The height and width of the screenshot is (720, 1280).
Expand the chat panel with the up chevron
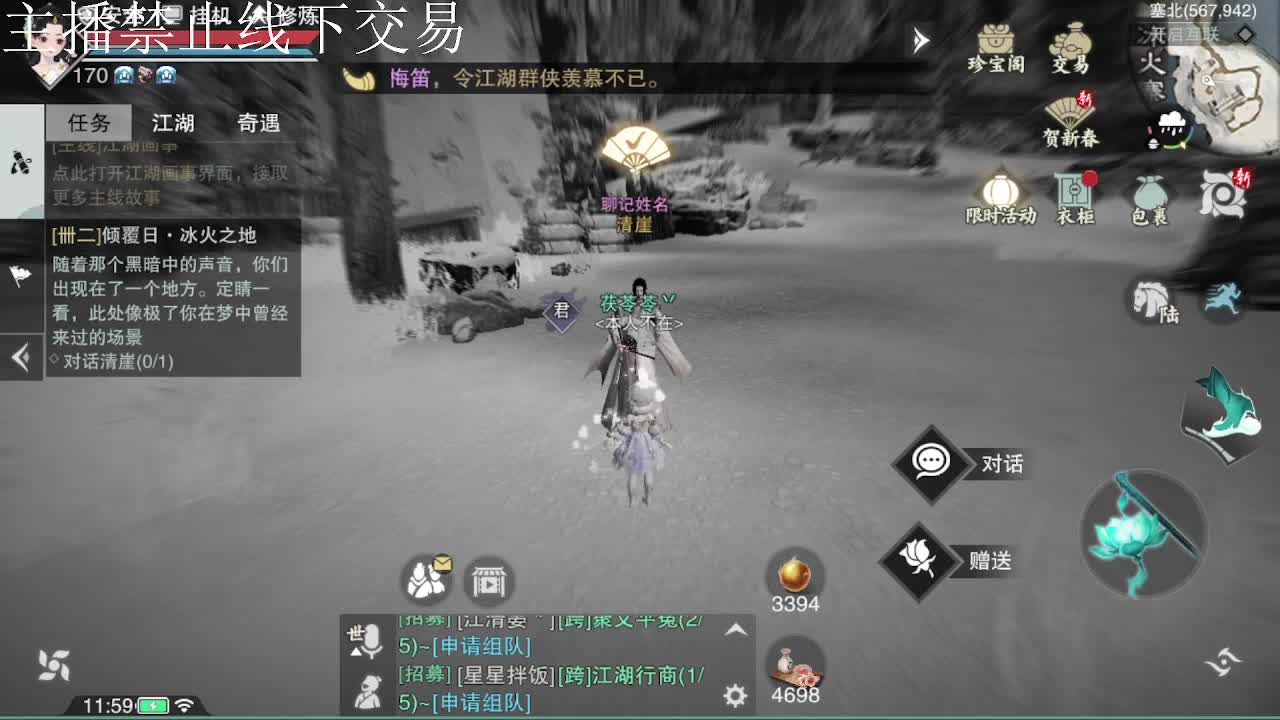tap(736, 630)
